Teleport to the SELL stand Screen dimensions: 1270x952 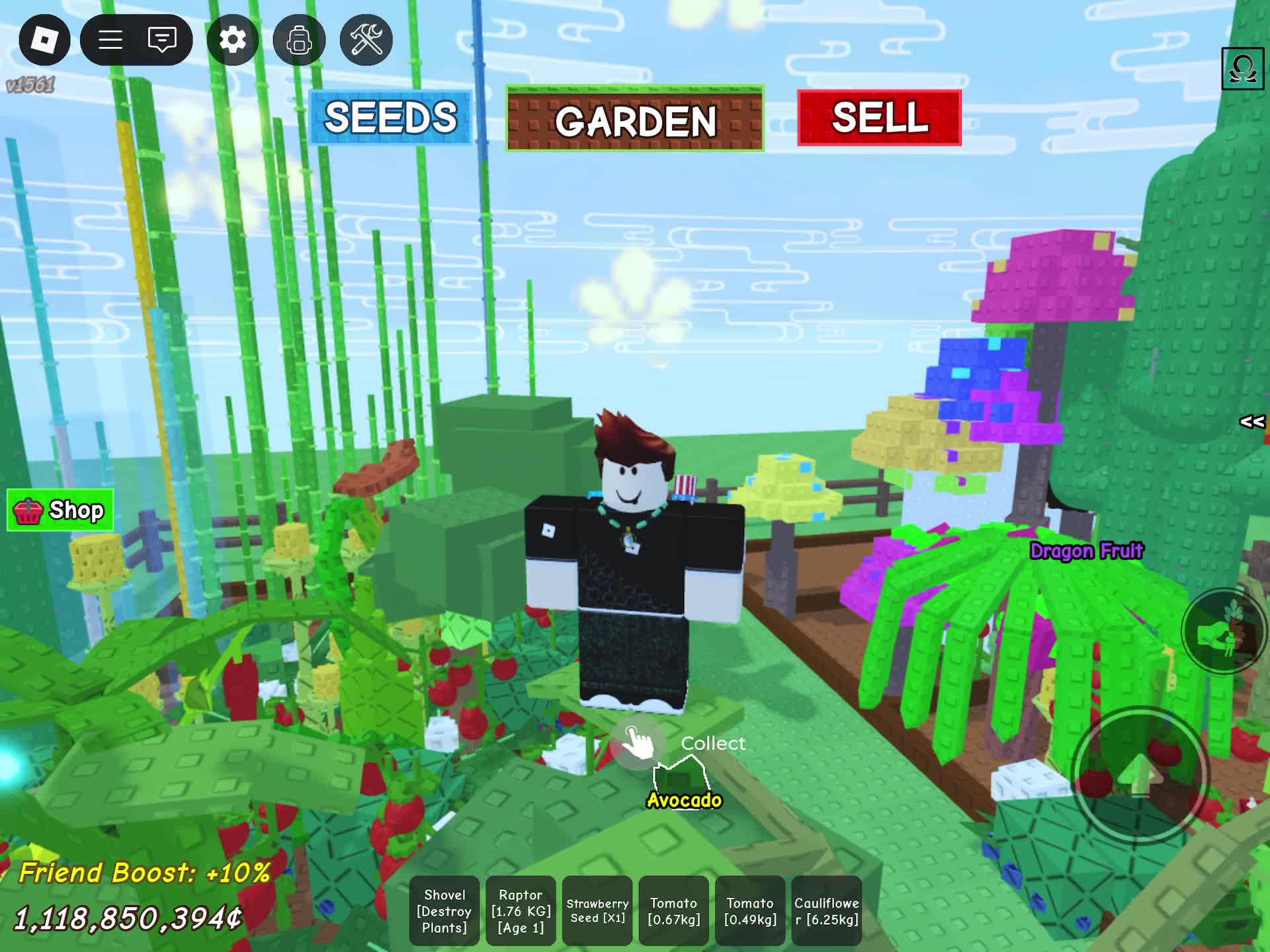[879, 118]
